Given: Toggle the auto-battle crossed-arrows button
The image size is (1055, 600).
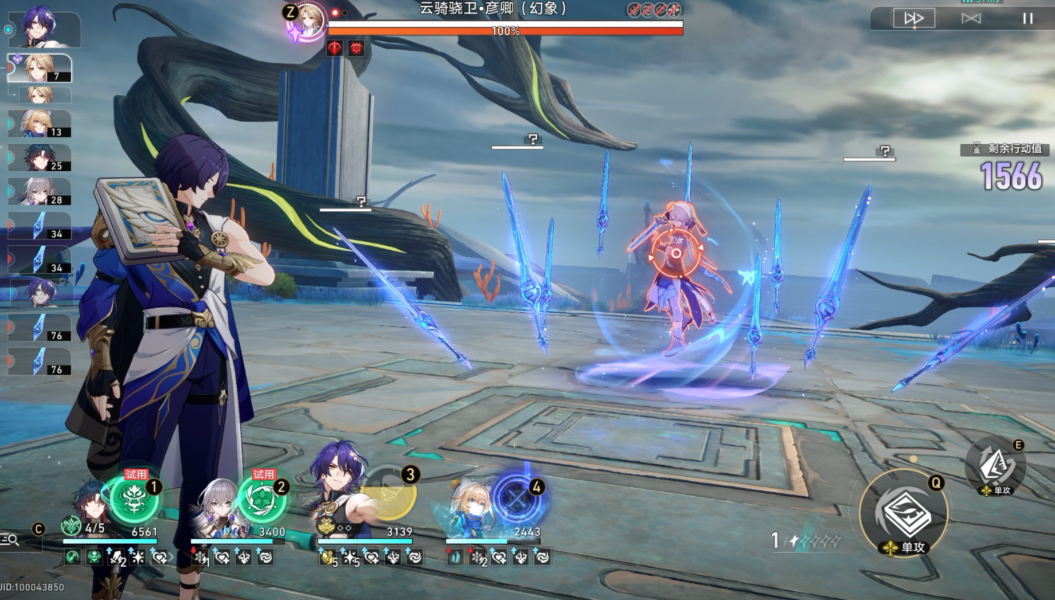Looking at the screenshot, I should coord(970,18).
